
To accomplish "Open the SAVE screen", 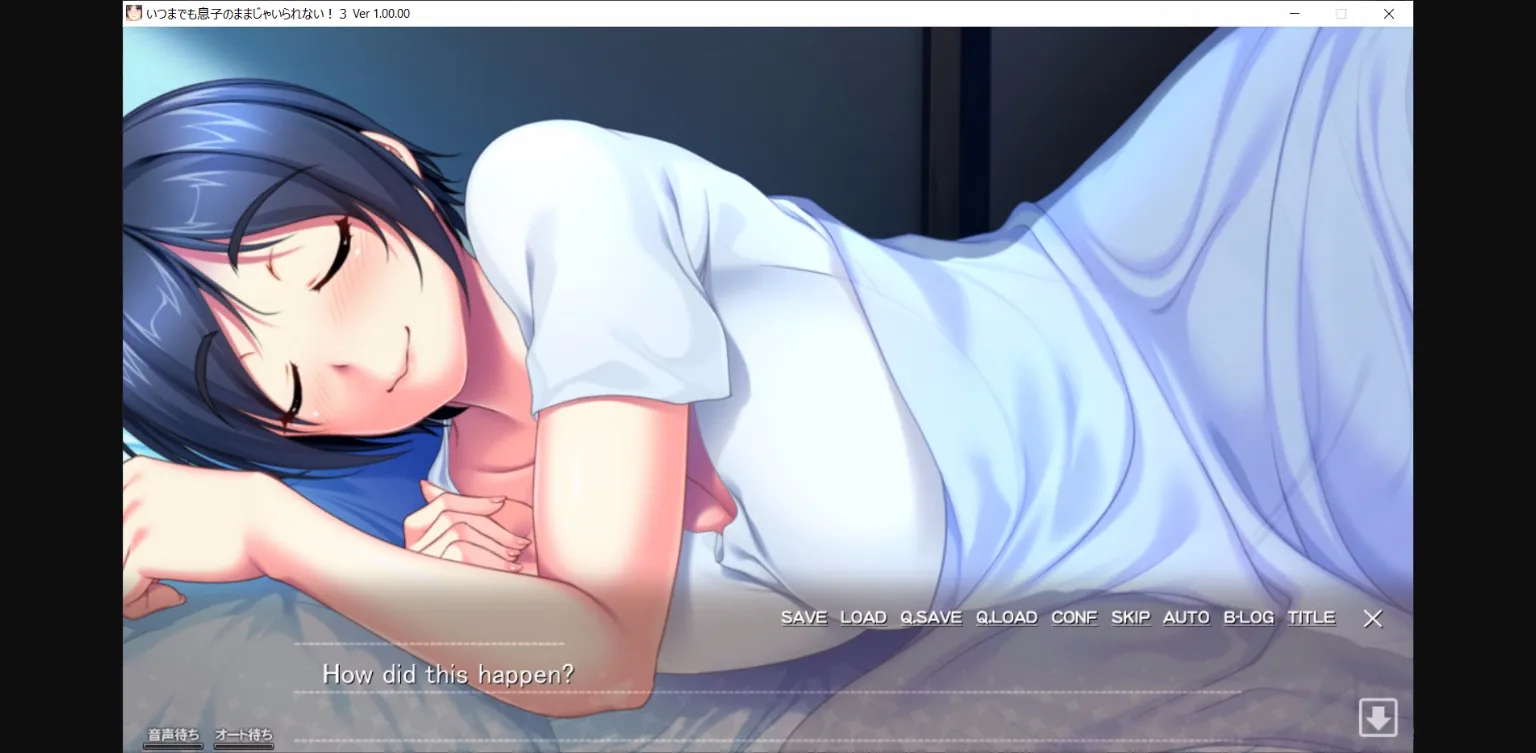I will 803,617.
